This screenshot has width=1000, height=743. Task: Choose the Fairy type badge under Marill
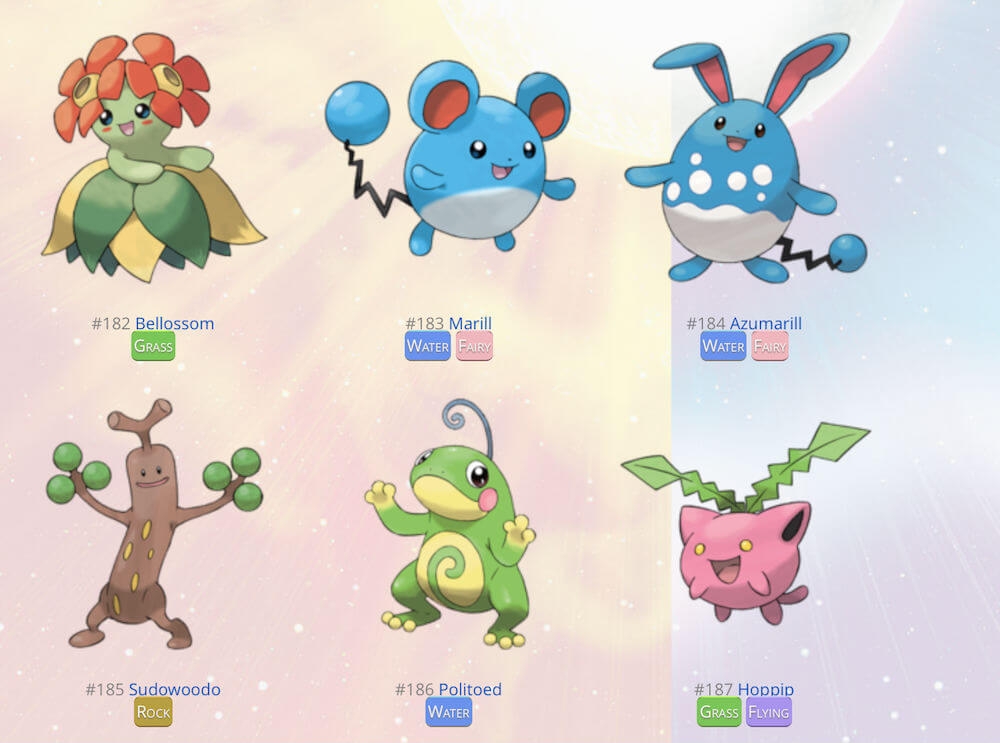coord(475,347)
